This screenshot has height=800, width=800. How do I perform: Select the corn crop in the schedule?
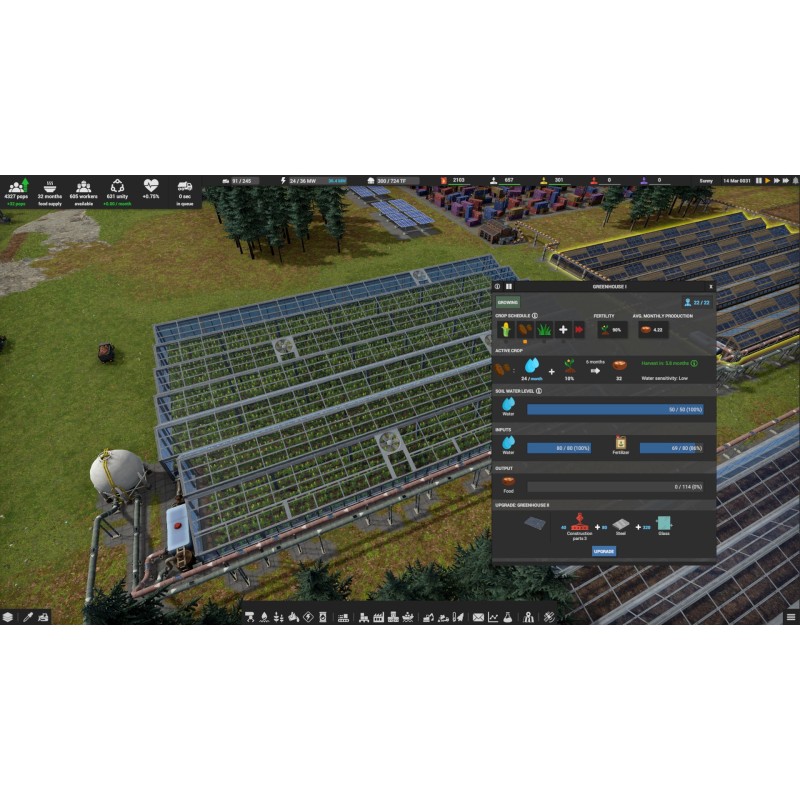point(506,329)
